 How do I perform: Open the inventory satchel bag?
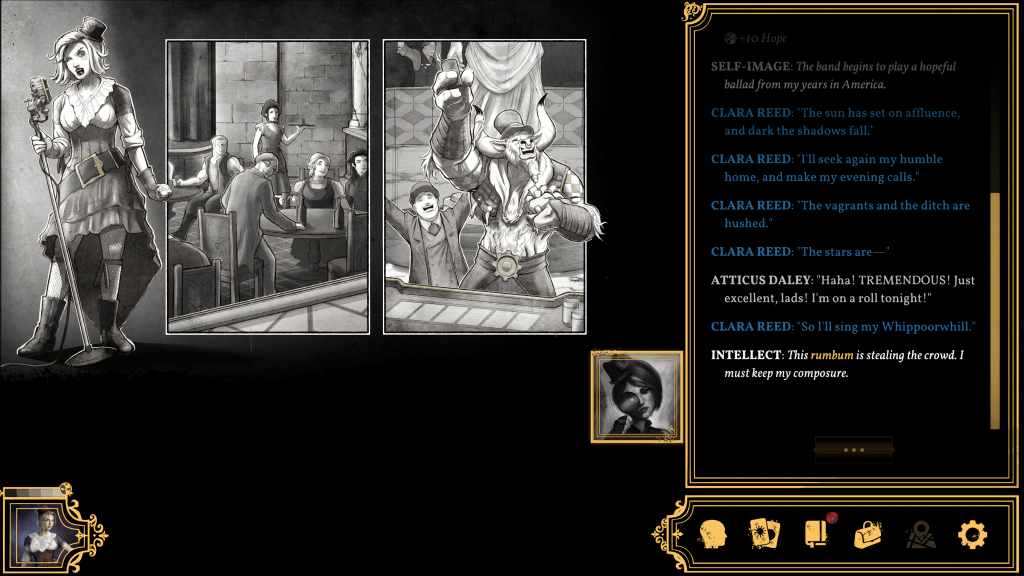(867, 534)
